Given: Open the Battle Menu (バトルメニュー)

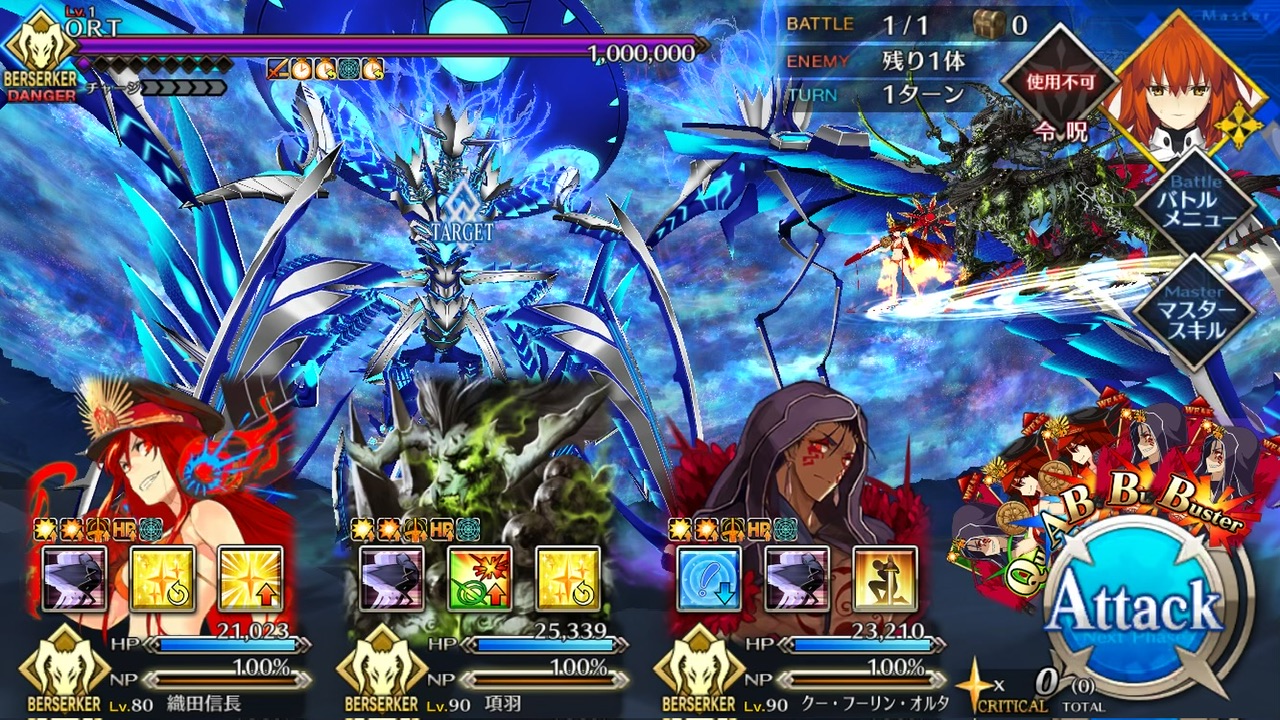Looking at the screenshot, I should 1195,206.
